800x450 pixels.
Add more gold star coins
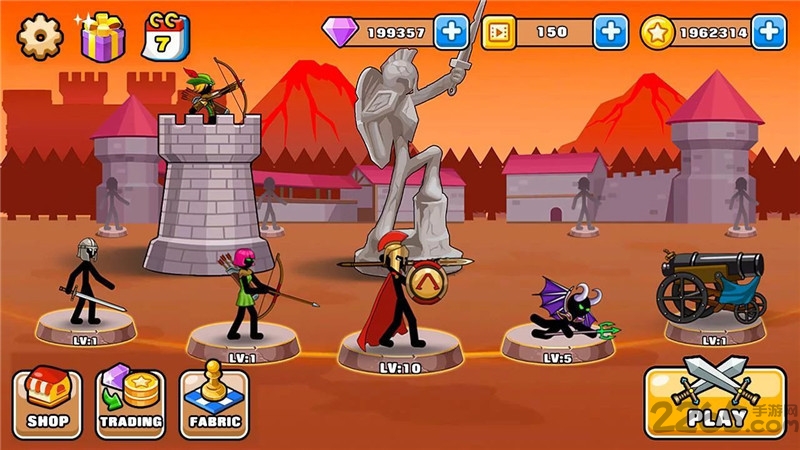[x=768, y=32]
